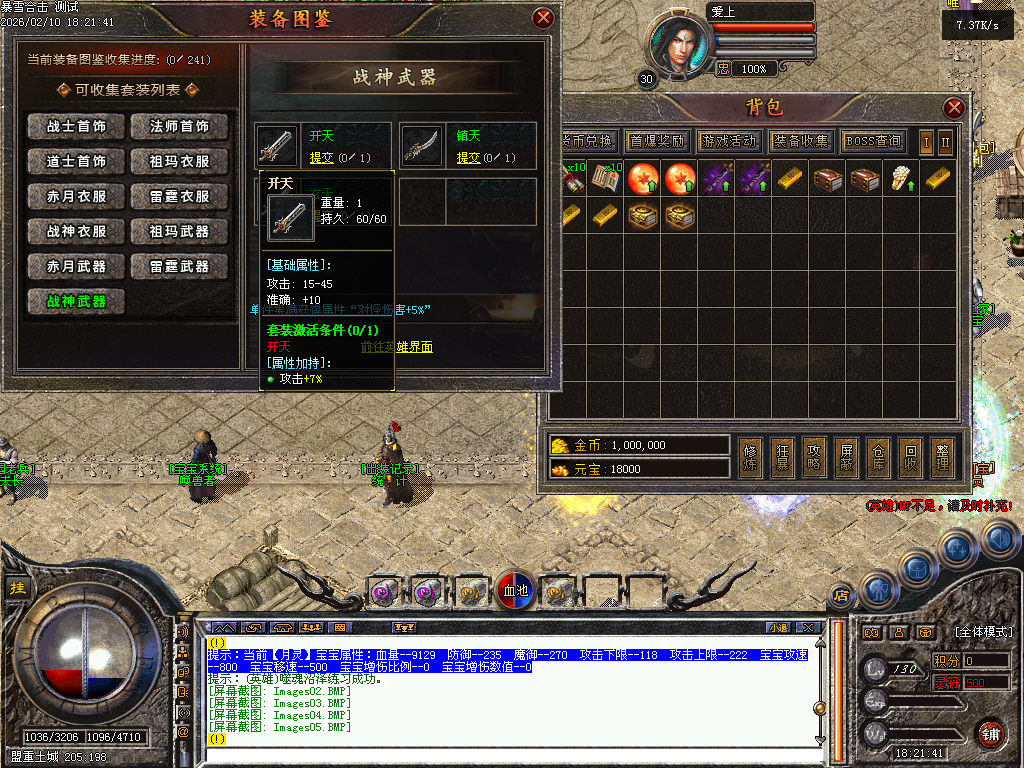Open the 血池 blood pool orb

point(517,591)
